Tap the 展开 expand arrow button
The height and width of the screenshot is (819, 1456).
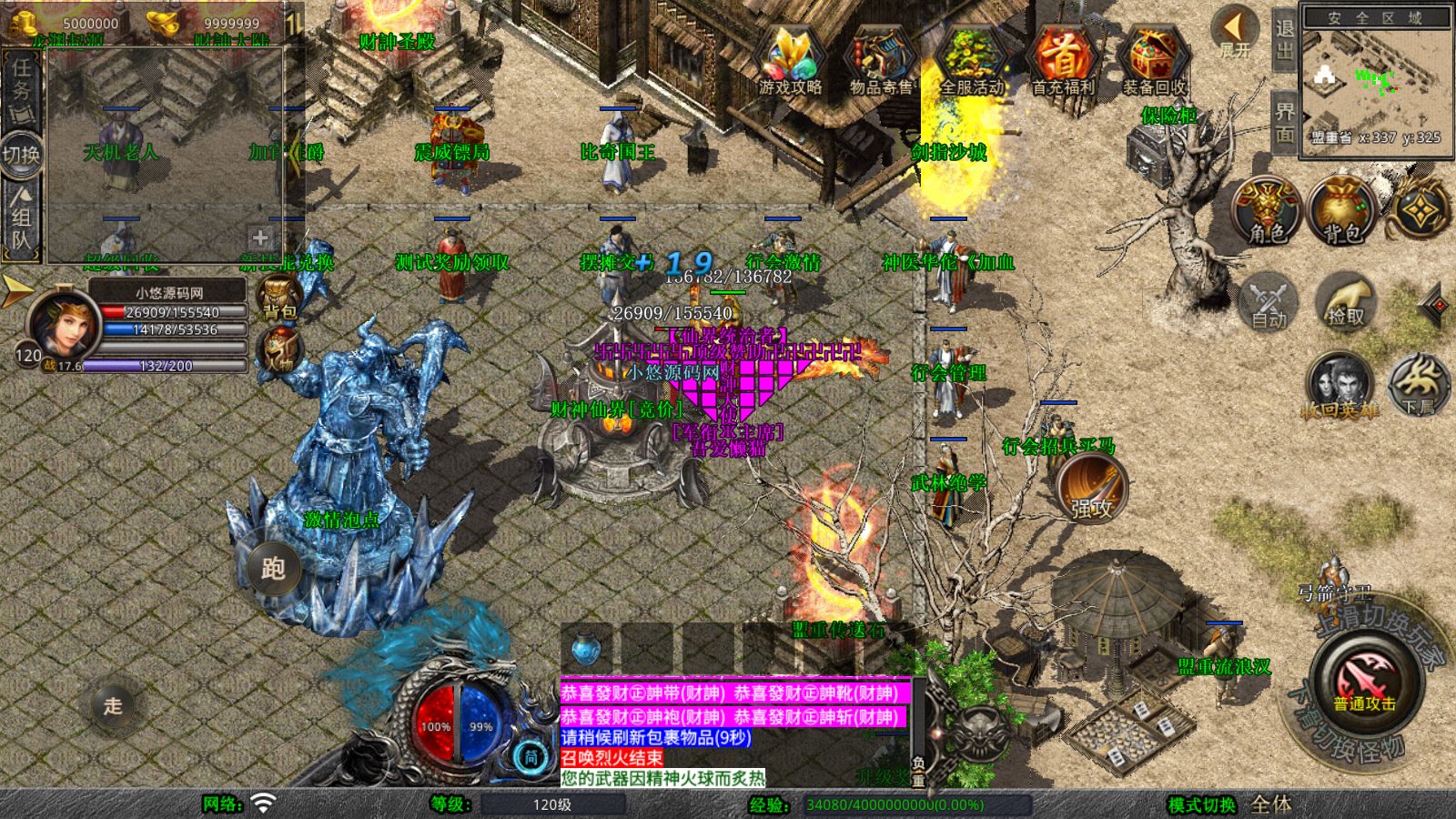coord(1235,32)
